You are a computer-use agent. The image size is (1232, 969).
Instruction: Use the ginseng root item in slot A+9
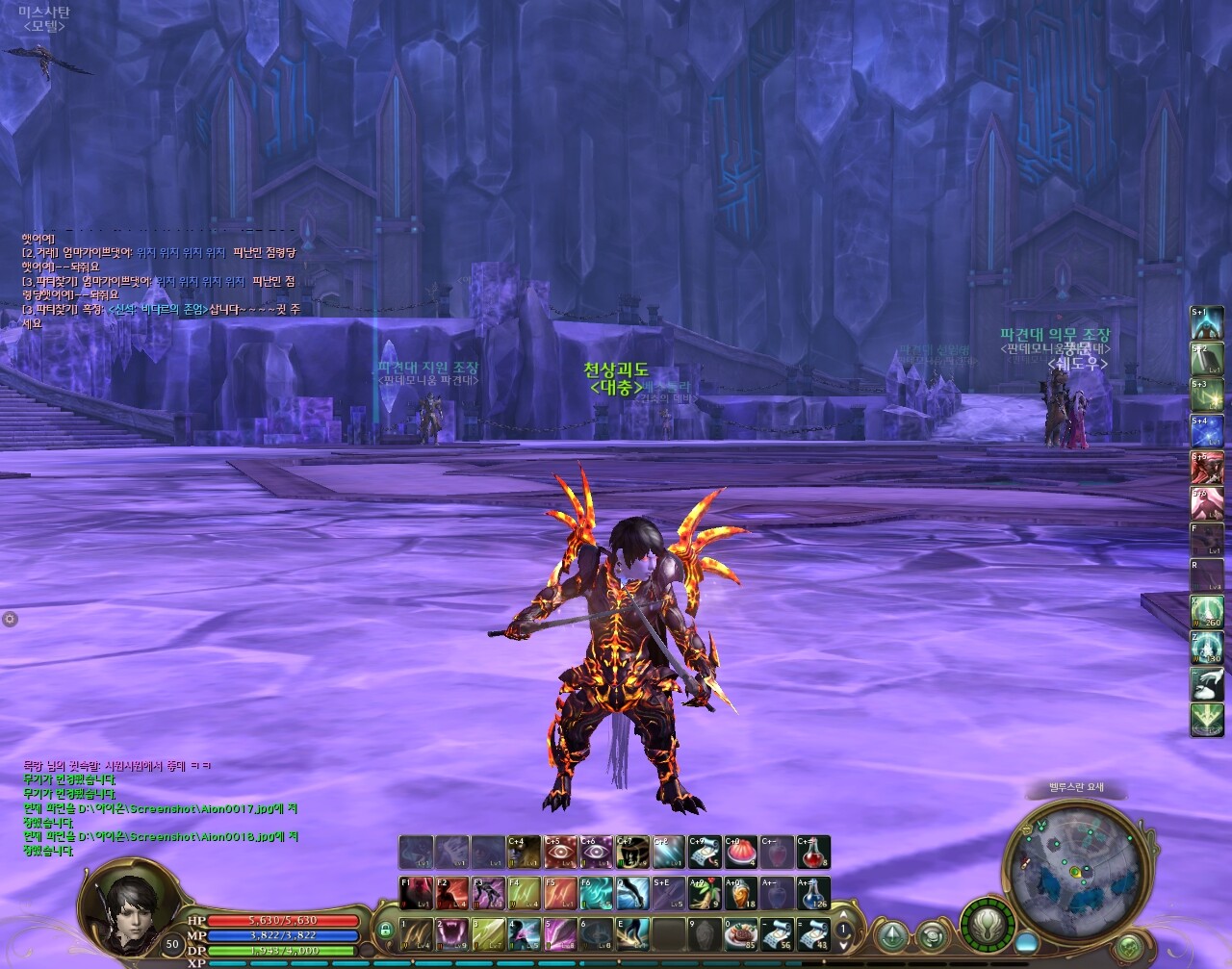click(x=705, y=893)
